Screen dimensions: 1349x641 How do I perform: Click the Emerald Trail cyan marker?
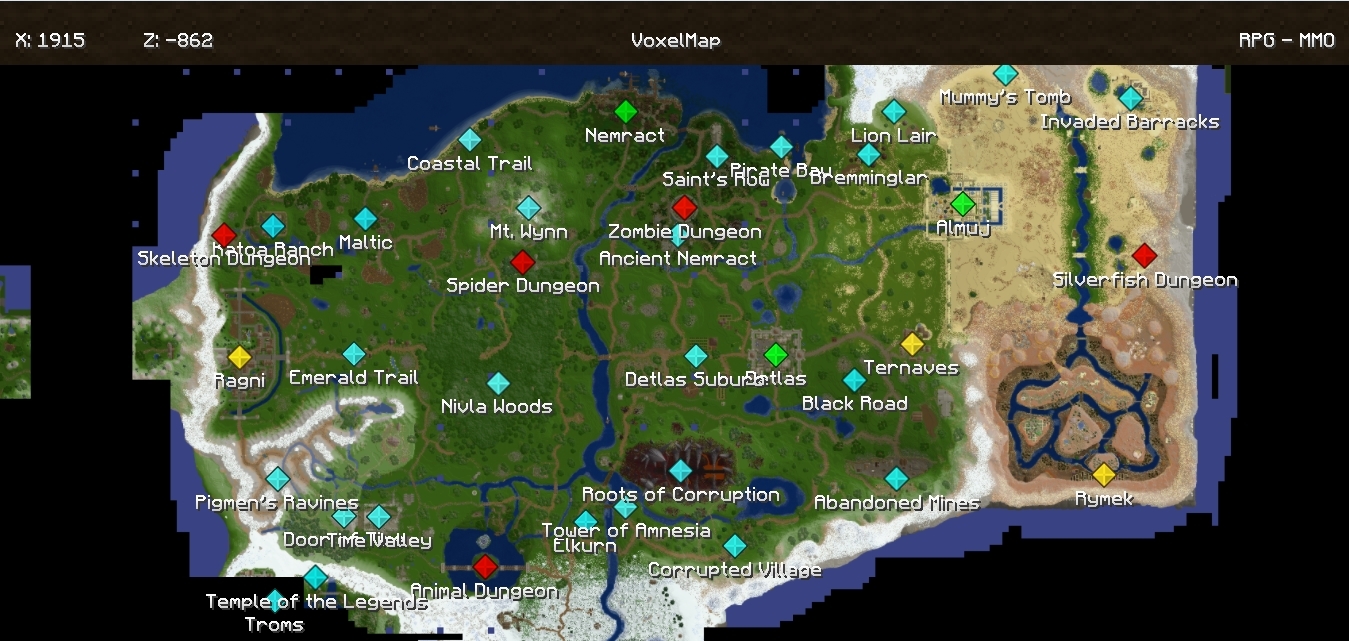tap(354, 354)
